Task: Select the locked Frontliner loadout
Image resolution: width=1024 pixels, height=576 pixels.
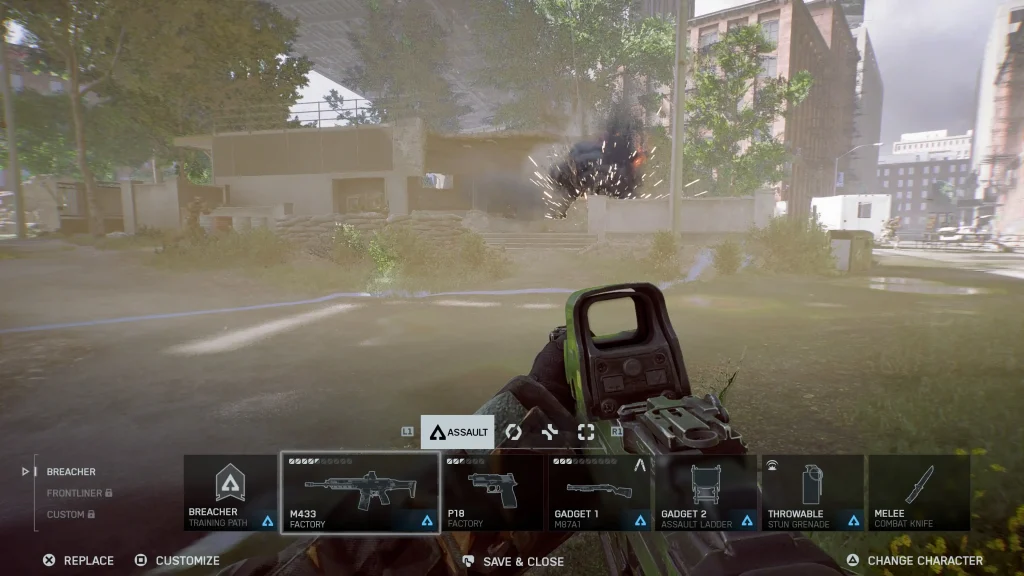Action: [x=78, y=493]
